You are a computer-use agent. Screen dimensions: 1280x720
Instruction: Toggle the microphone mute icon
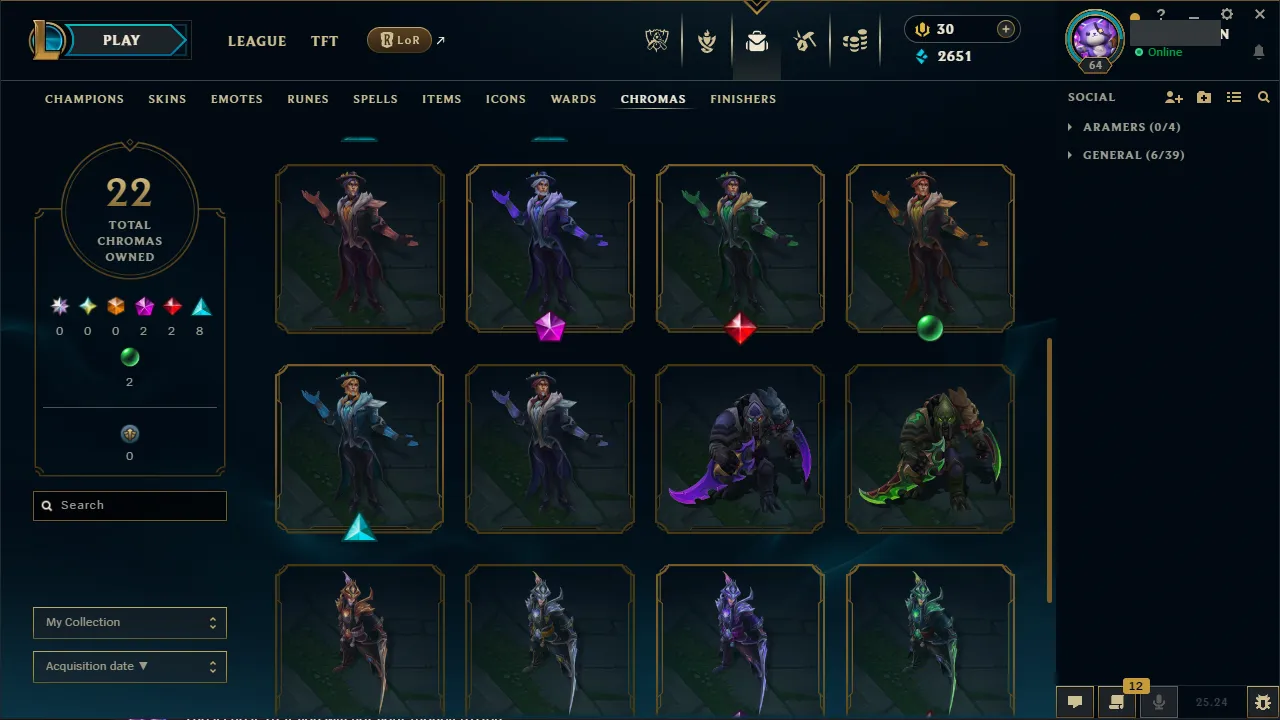point(1158,702)
